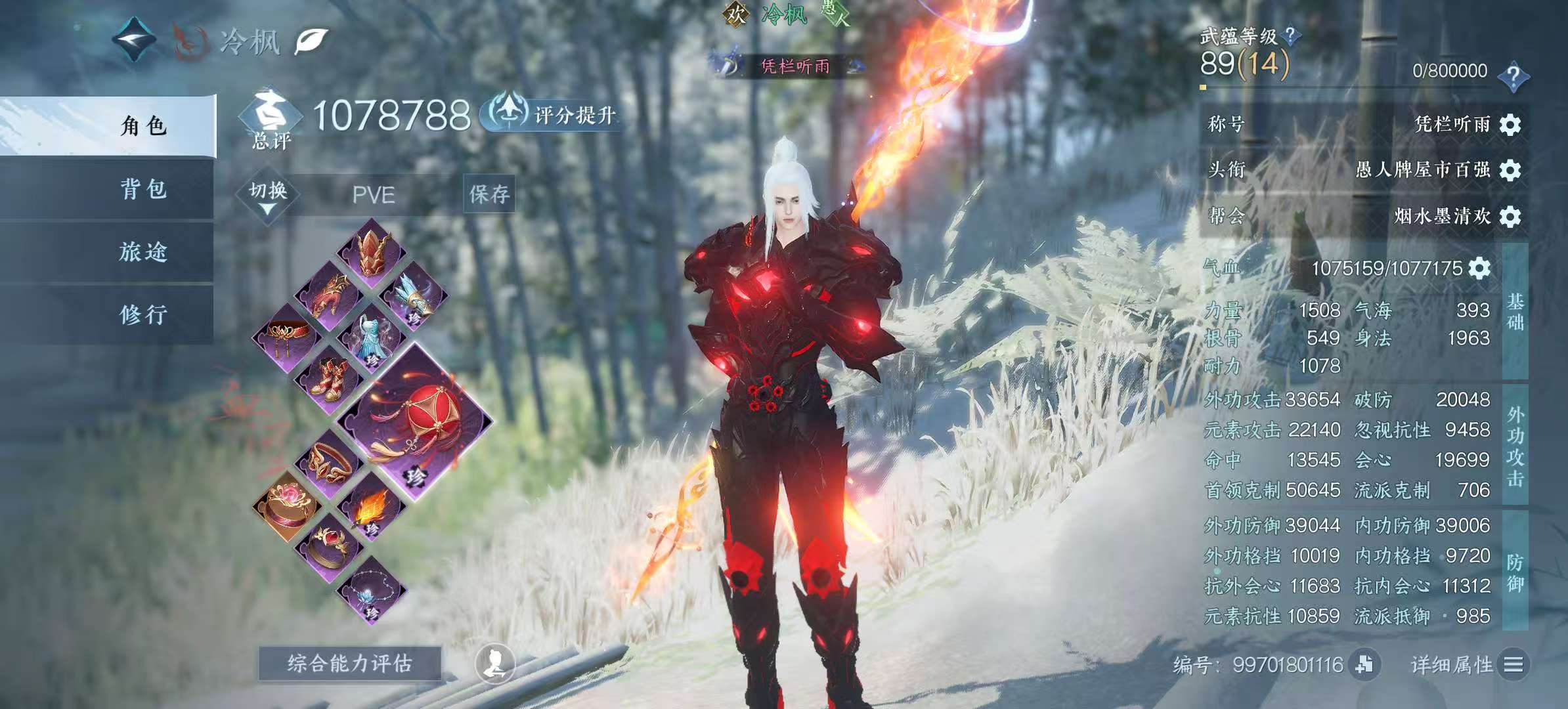Choose the golden helmet equipment slot
Screen dimensions: 1568x709
372,253
